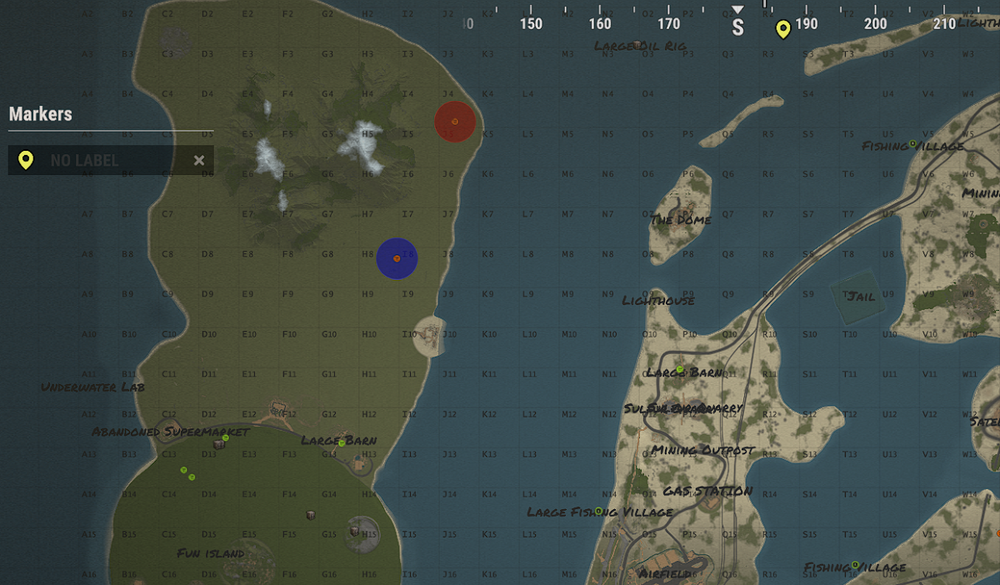The width and height of the screenshot is (1000, 585).
Task: Select the Jail location on the map
Action: pyautogui.click(x=860, y=297)
